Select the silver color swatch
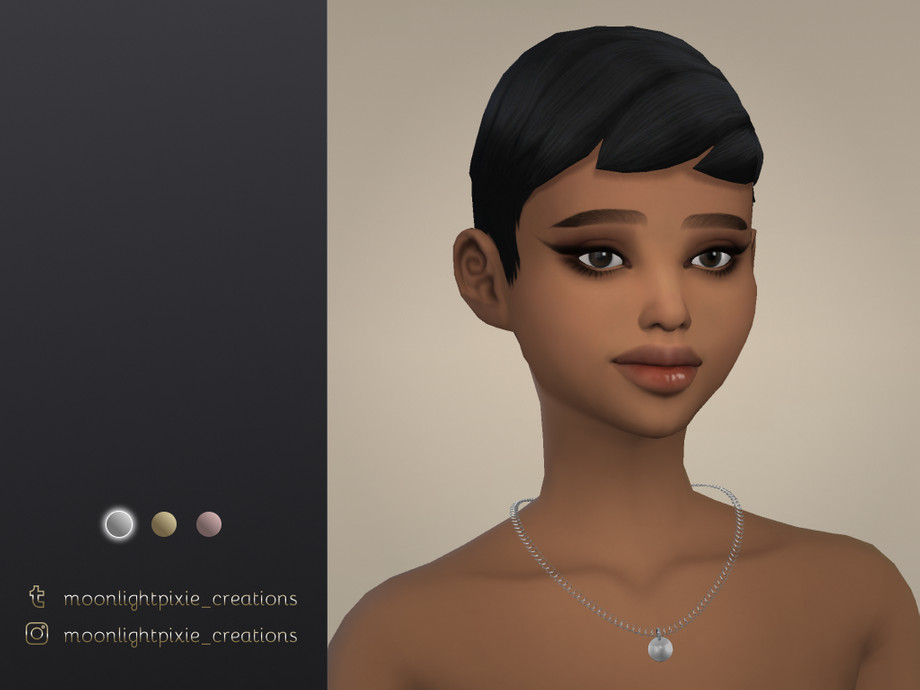 click(x=119, y=524)
